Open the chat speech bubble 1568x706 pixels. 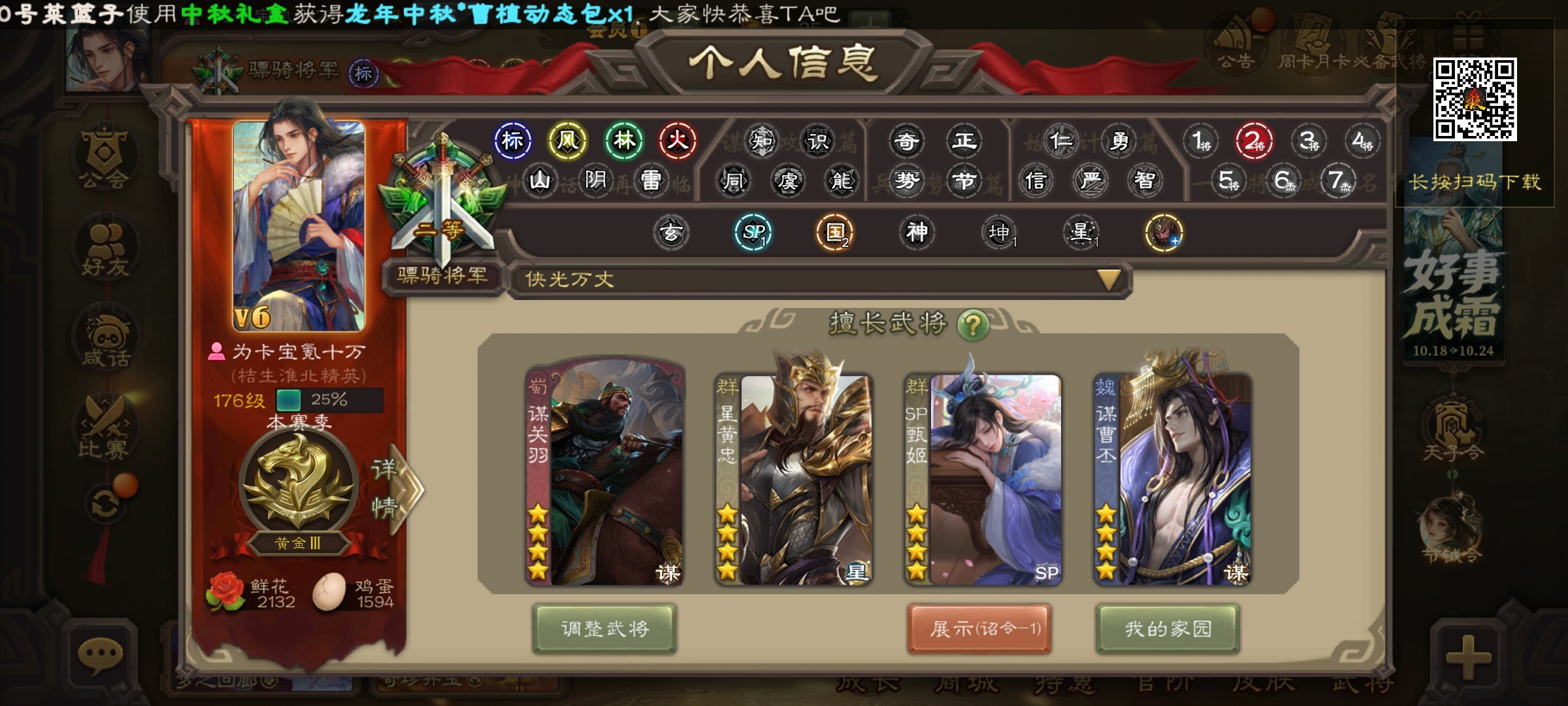pos(100,654)
